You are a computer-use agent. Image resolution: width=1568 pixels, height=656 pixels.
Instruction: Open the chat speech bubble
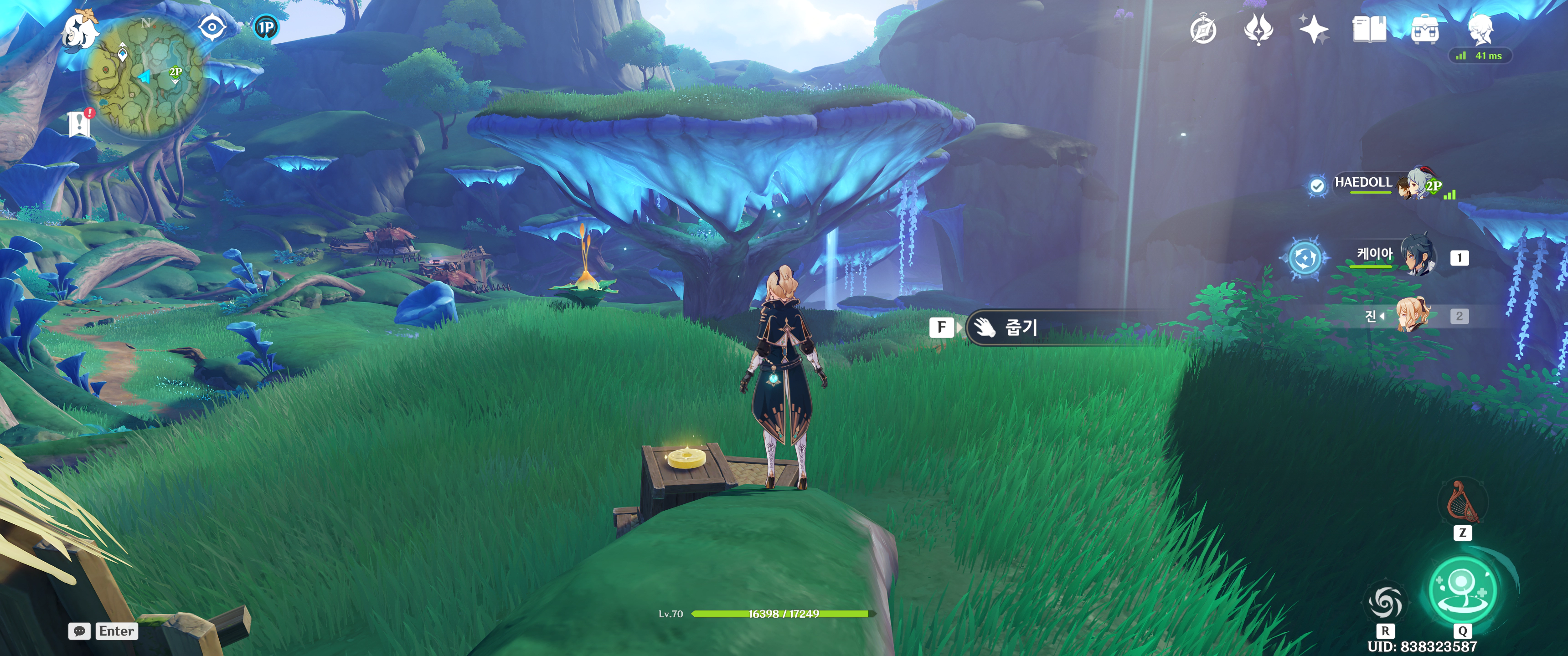click(x=80, y=631)
